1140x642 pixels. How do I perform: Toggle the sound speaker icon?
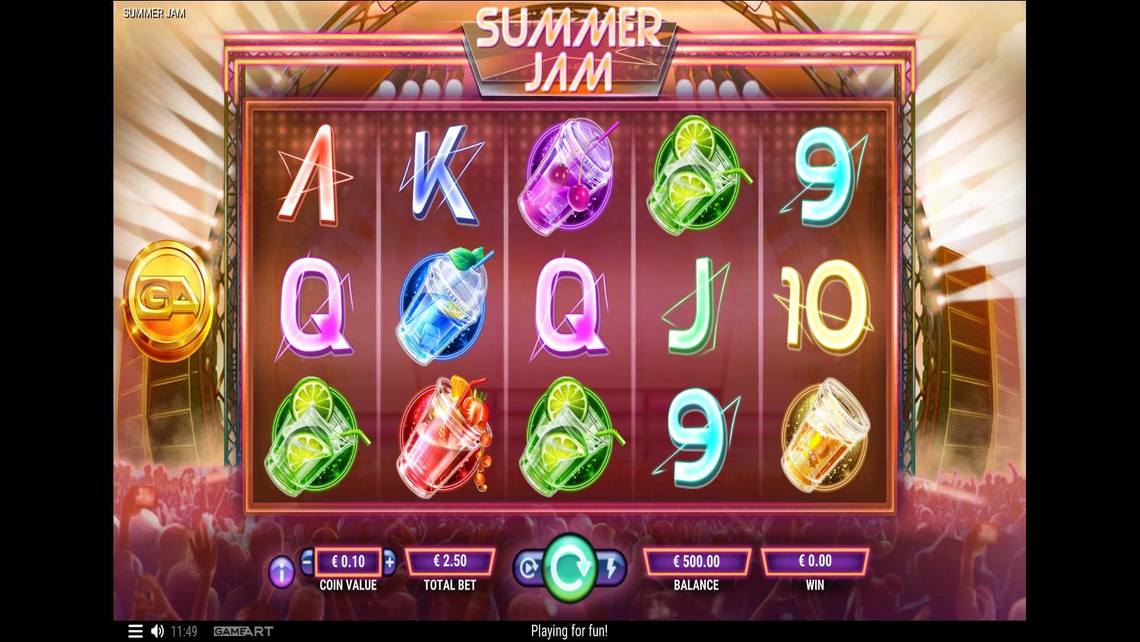[157, 632]
